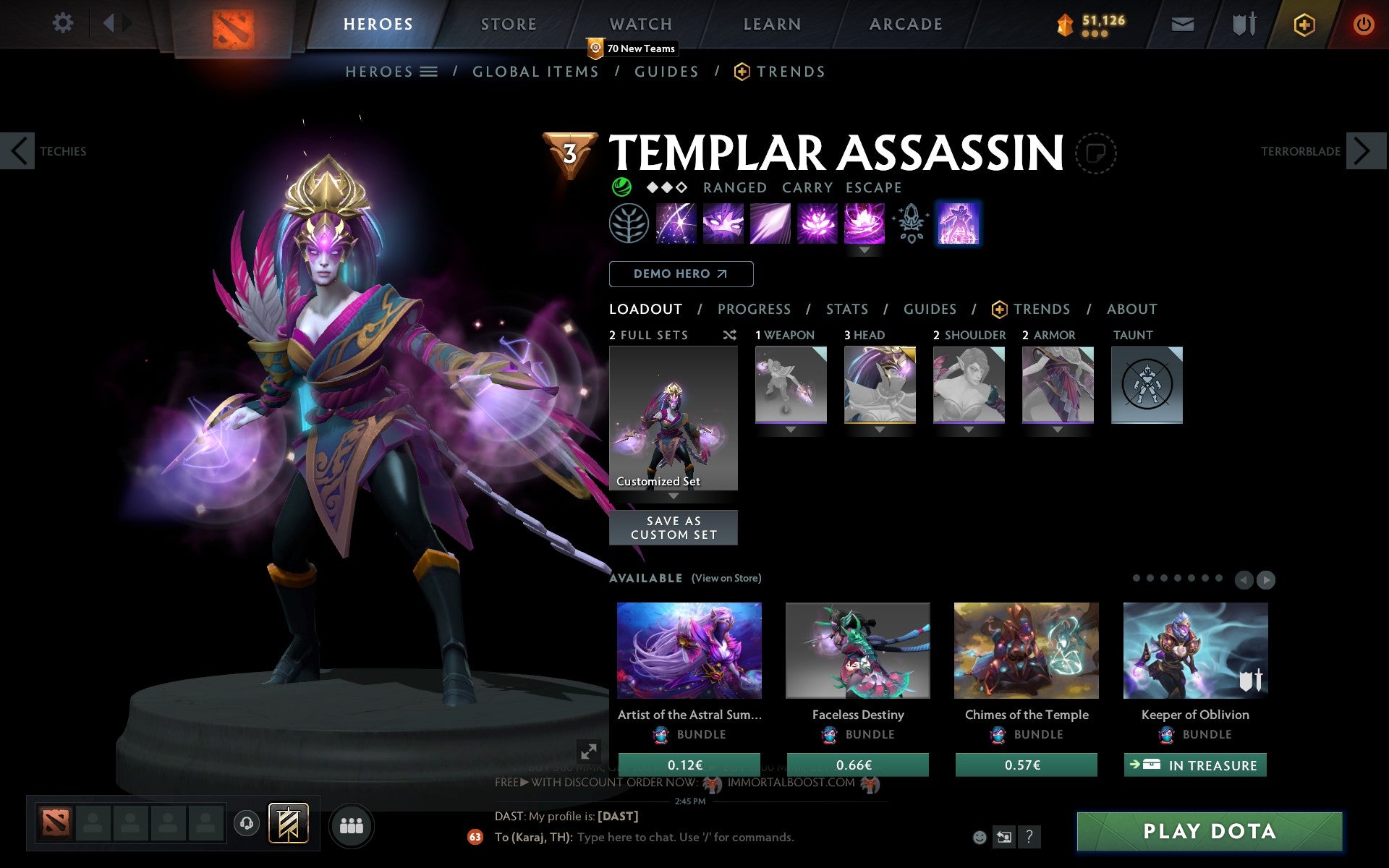
Task: Toggle the emoticon picker beside chat box
Action: [x=980, y=838]
